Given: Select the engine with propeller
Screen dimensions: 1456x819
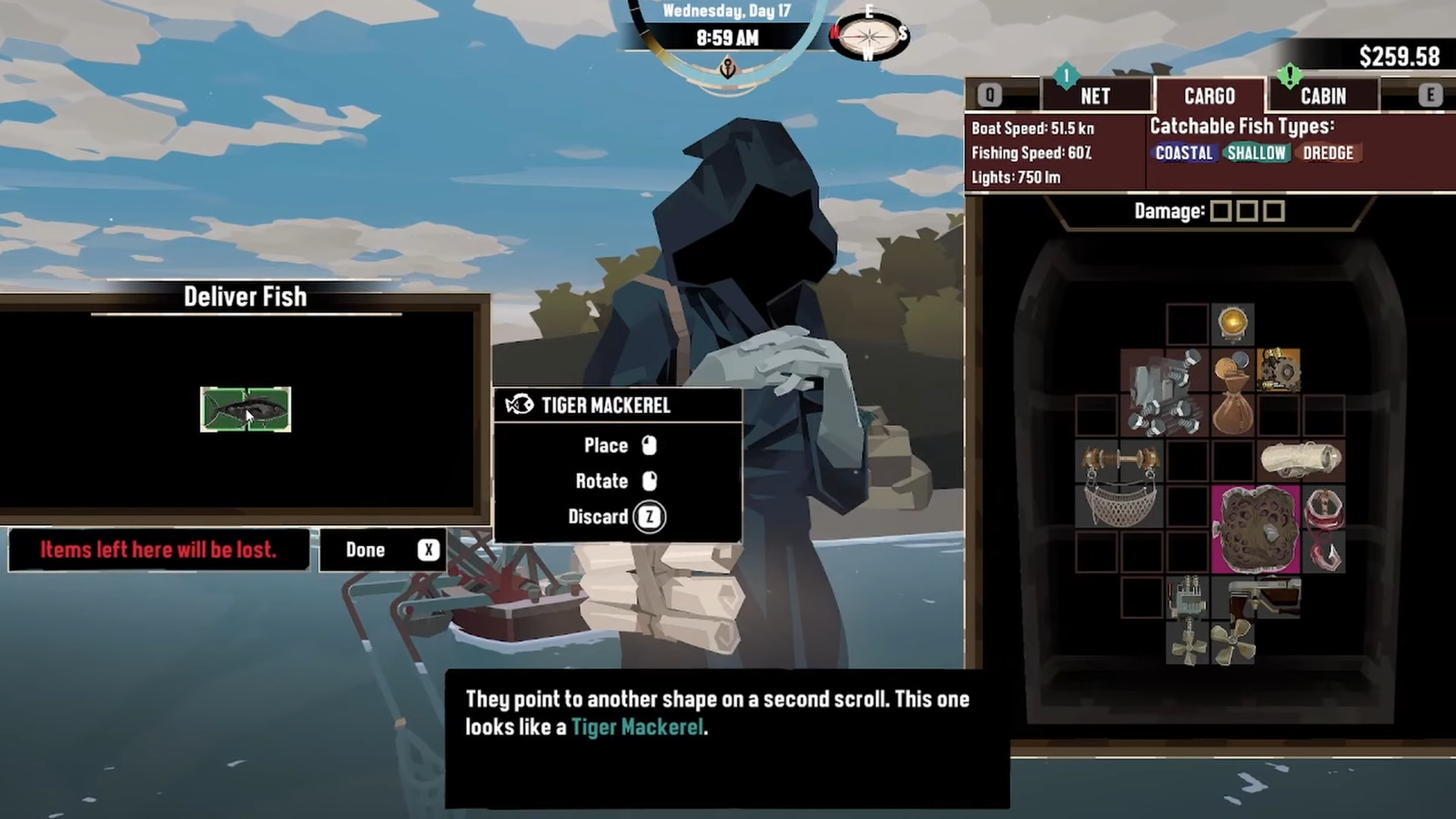Looking at the screenshot, I should tap(1188, 619).
